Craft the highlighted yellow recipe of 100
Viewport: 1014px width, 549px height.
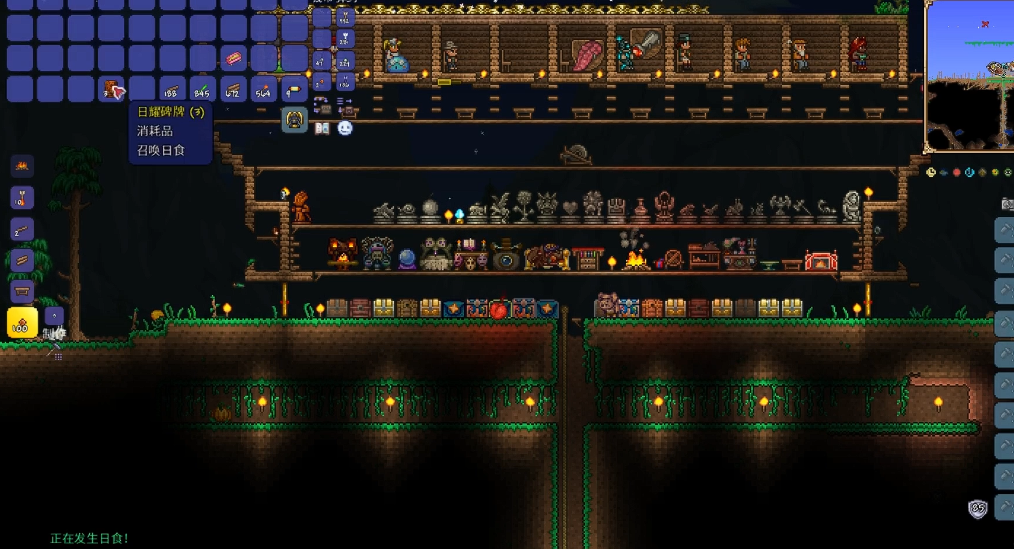tap(22, 322)
